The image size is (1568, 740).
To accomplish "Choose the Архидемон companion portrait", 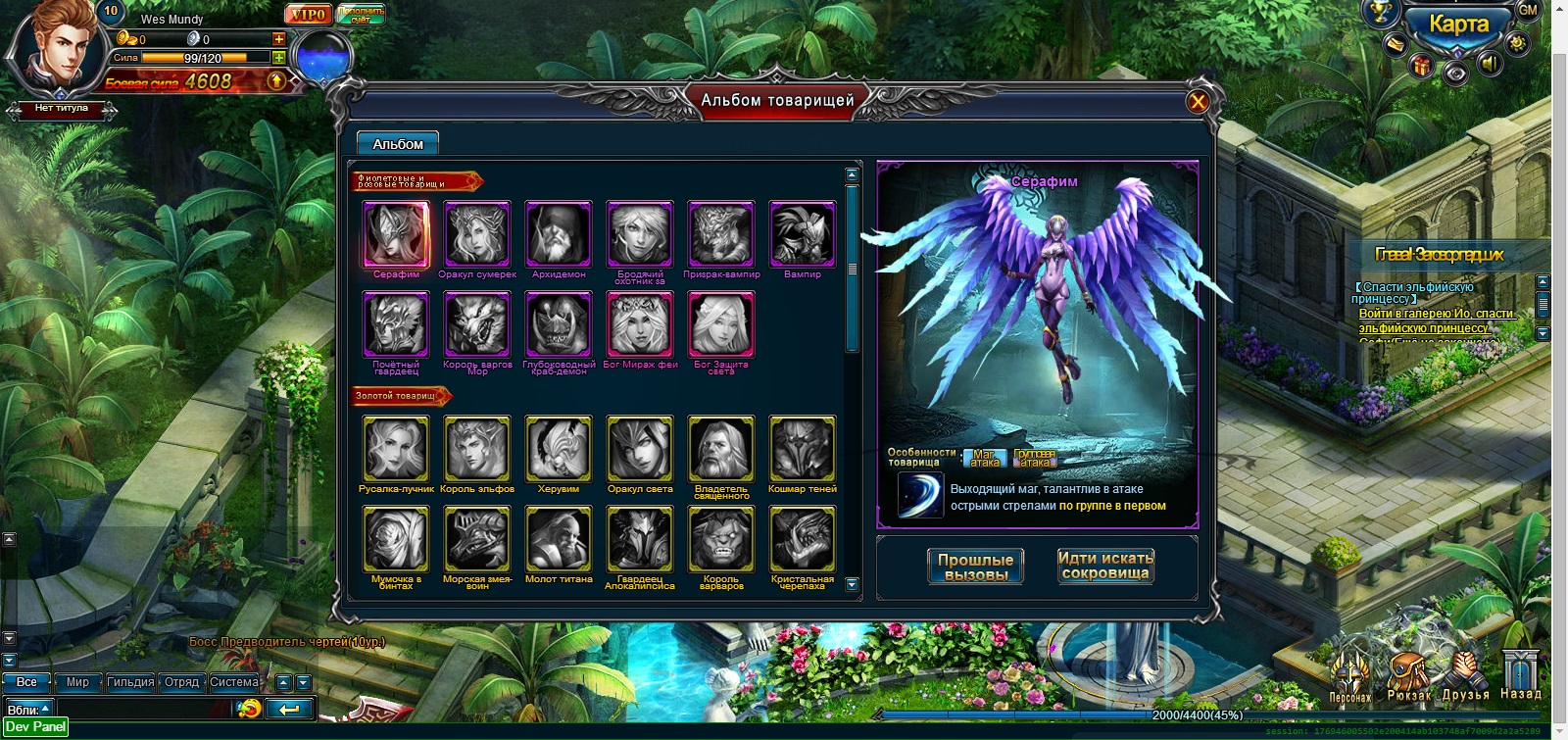I will [x=559, y=235].
